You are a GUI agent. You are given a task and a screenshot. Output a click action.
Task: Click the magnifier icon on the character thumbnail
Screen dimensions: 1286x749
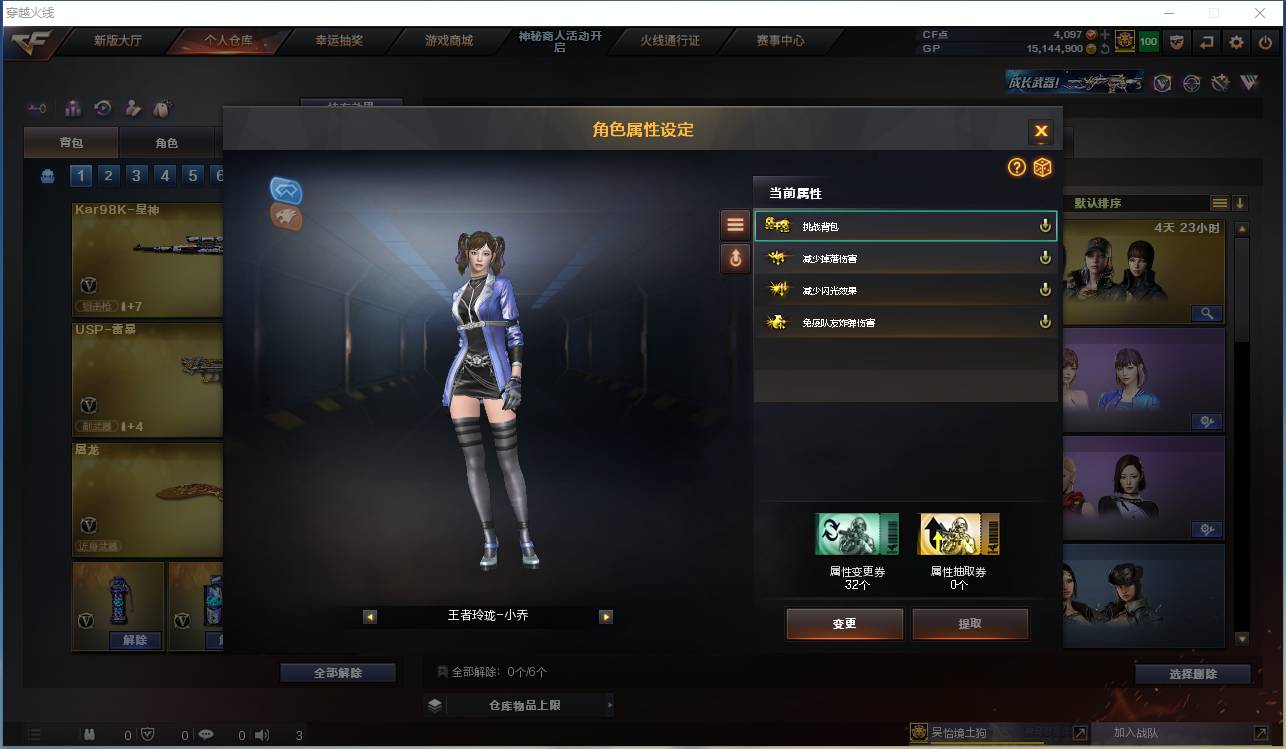click(x=1207, y=312)
